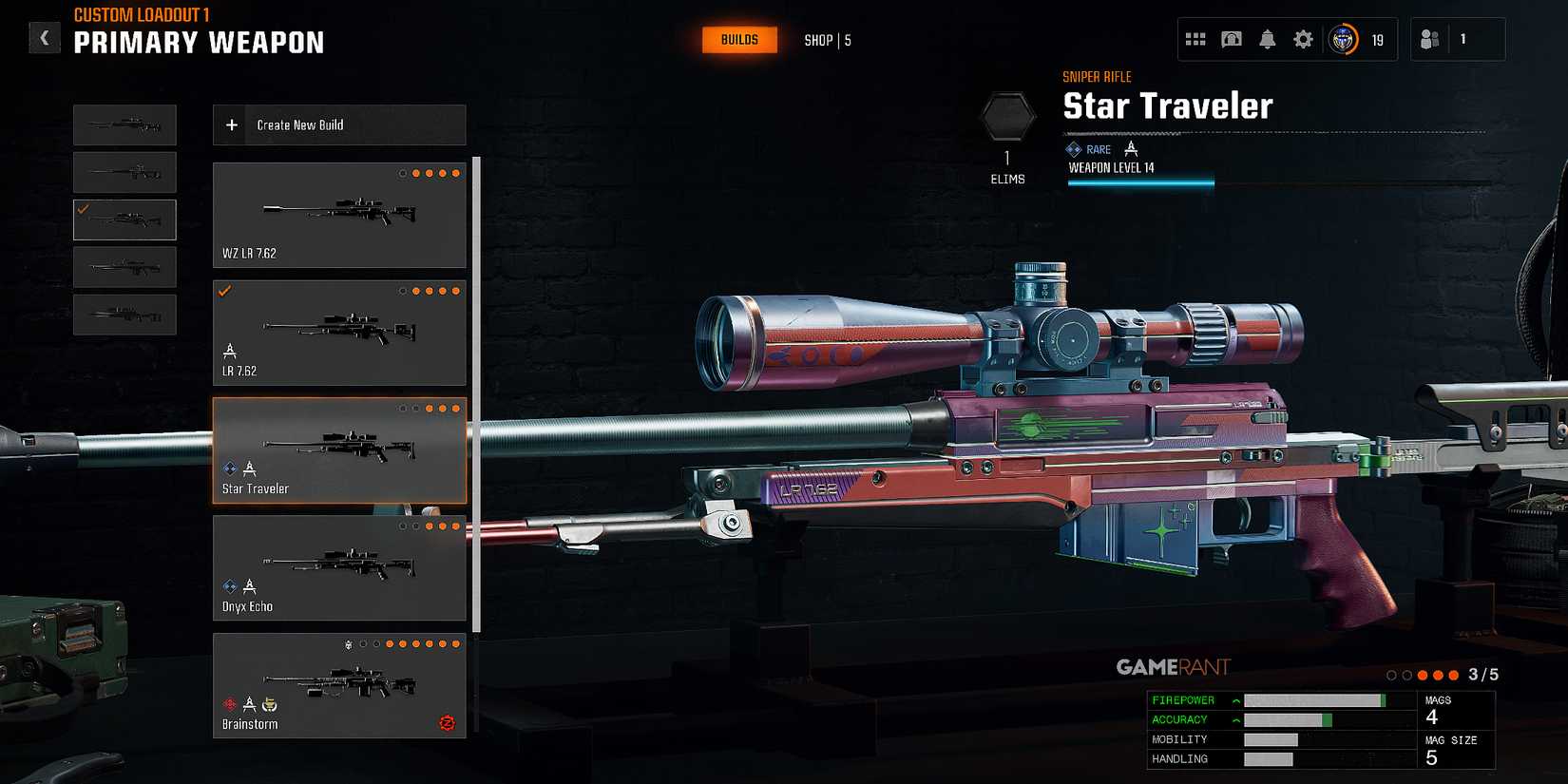Click the hexagonal ELIMS emblem
The image size is (1568, 784).
(x=1009, y=115)
